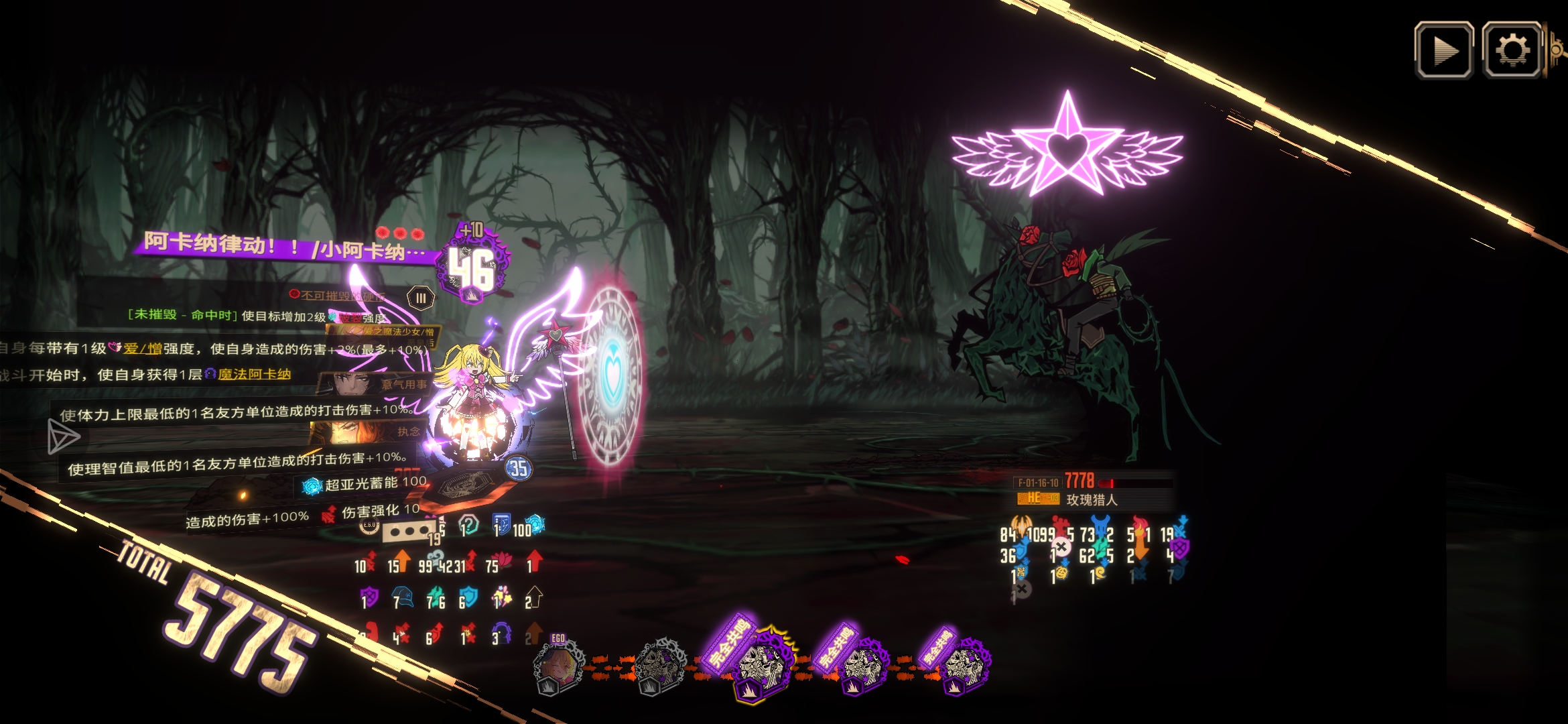The image size is (1568, 724).
Task: Open the 魔法阿卡纳 keyword link
Action: coord(254,374)
